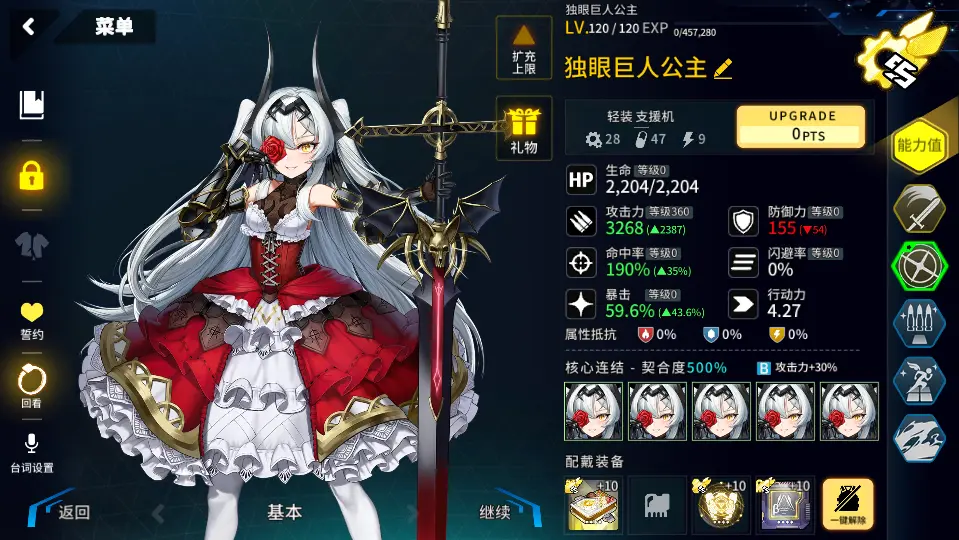Select the sword icon side tab
The width and height of the screenshot is (959, 540).
coord(920,208)
